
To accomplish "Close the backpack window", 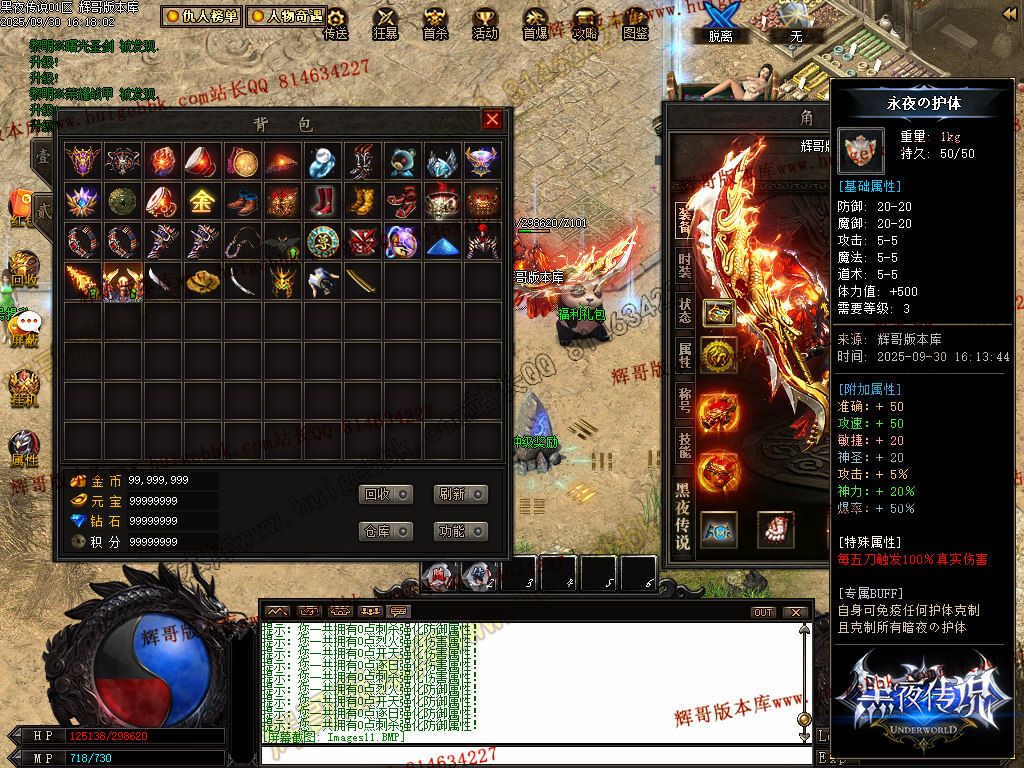I will click(x=492, y=120).
